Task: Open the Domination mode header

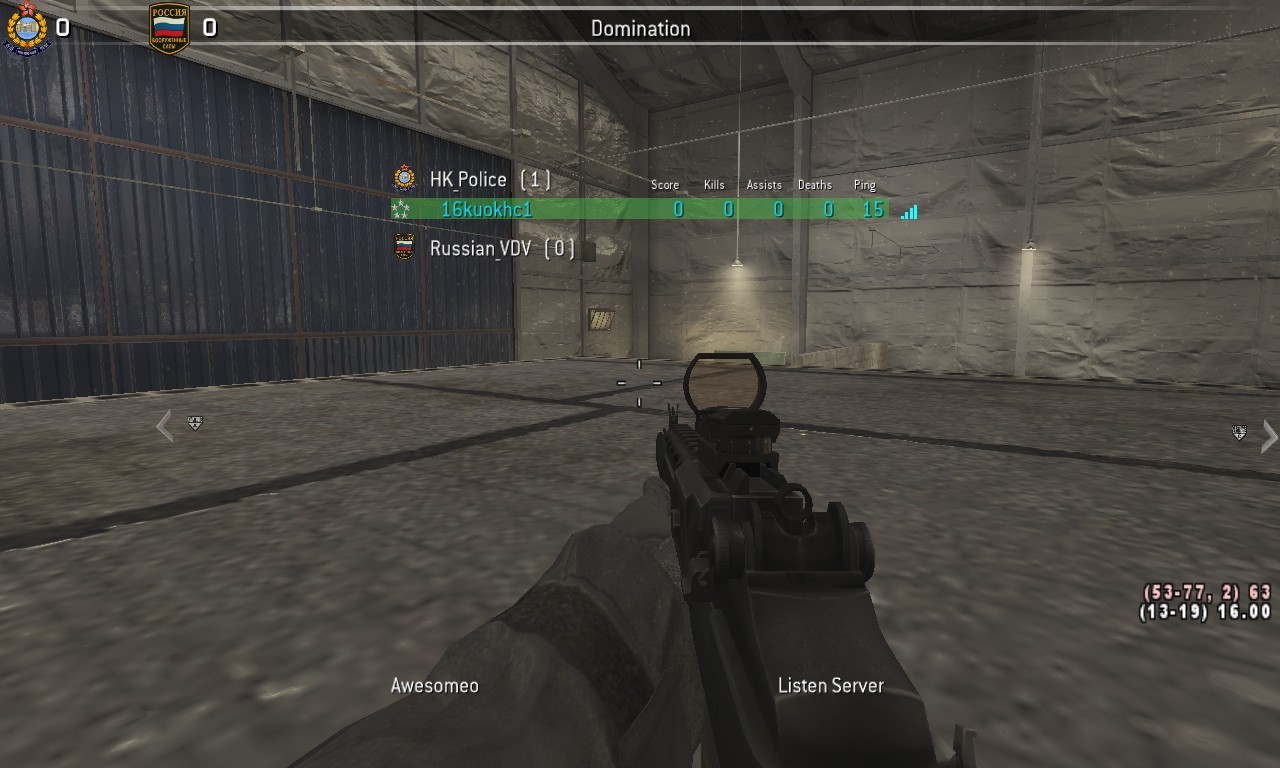Action: [x=639, y=28]
